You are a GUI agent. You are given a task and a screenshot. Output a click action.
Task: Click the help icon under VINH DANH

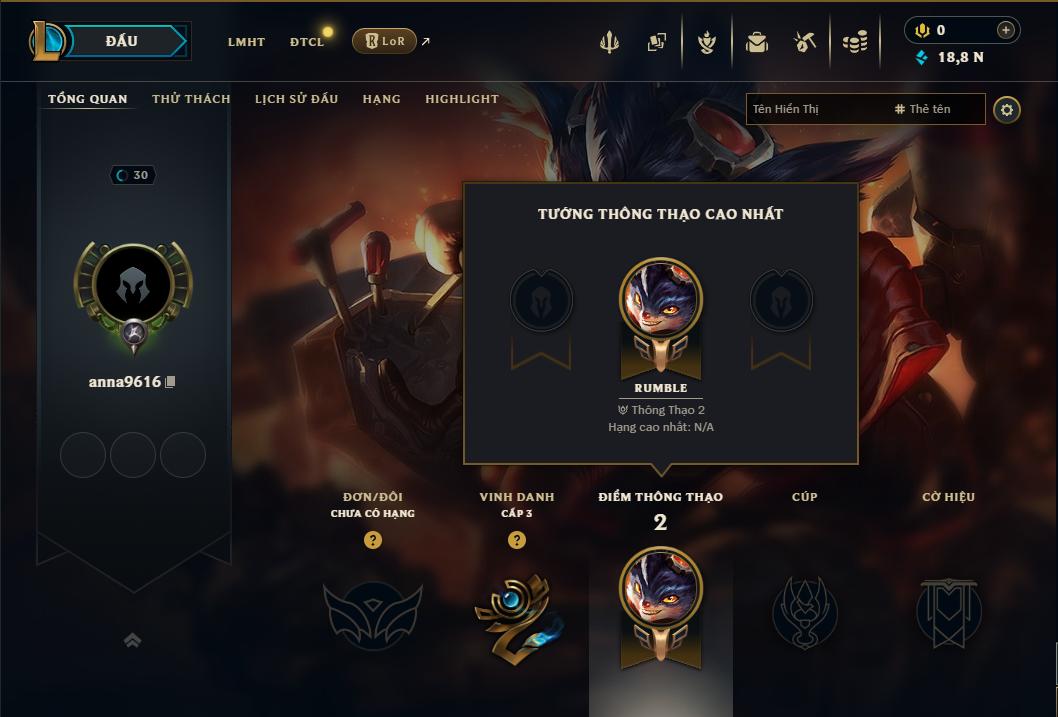(517, 540)
